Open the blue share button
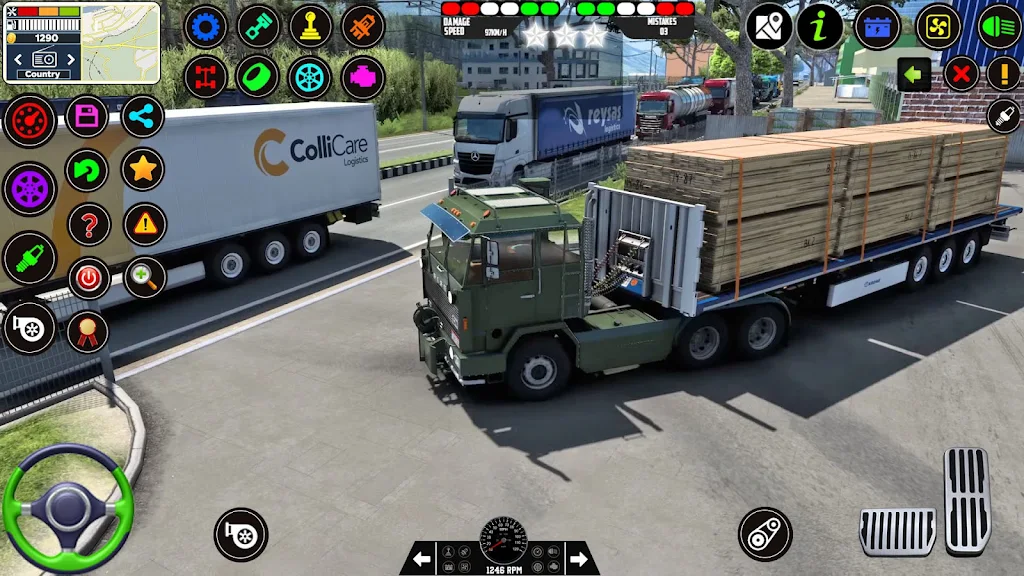This screenshot has width=1024, height=576. pos(143,117)
